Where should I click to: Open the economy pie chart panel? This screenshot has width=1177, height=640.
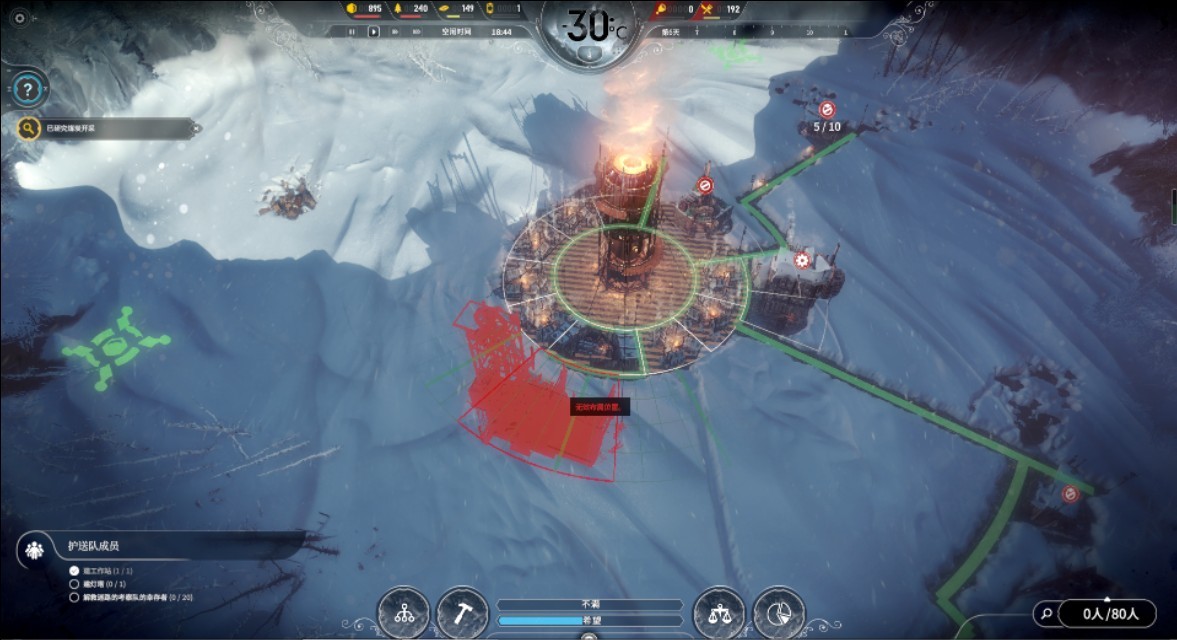778,613
